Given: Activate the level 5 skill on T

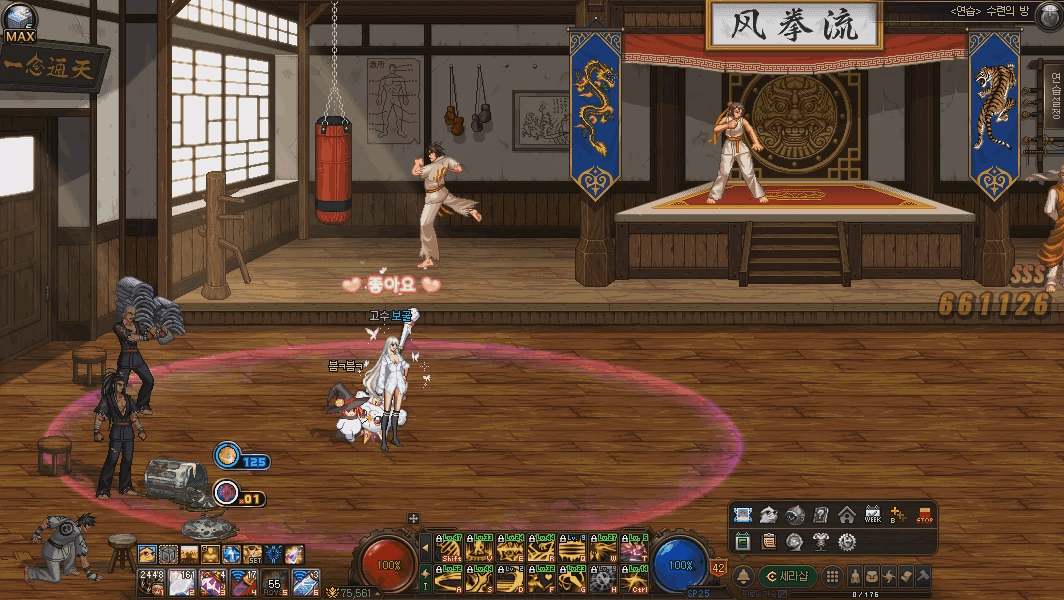Looking at the screenshot, I should [x=634, y=548].
